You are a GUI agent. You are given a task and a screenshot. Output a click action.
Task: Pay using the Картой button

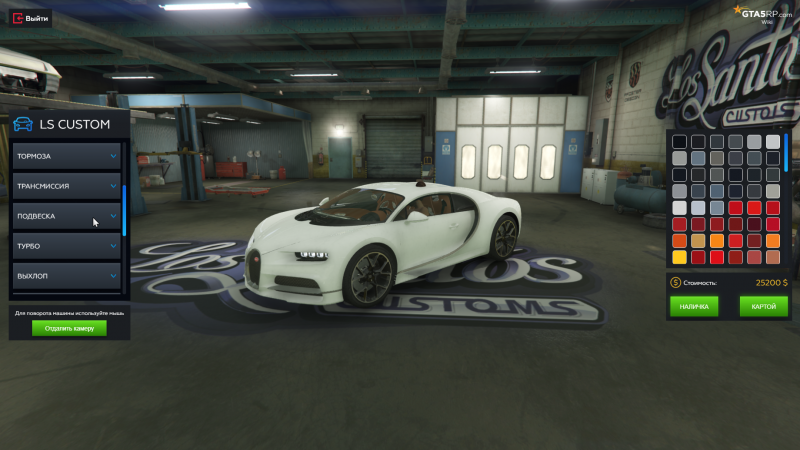763,307
